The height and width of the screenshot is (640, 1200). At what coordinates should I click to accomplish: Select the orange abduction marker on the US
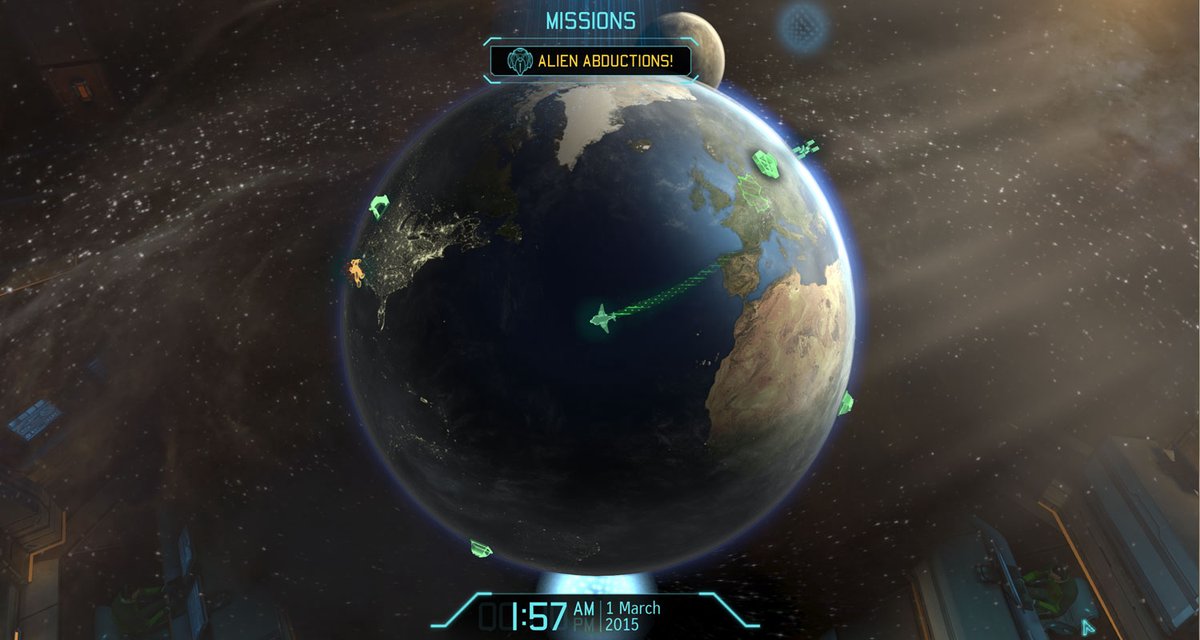click(x=356, y=271)
